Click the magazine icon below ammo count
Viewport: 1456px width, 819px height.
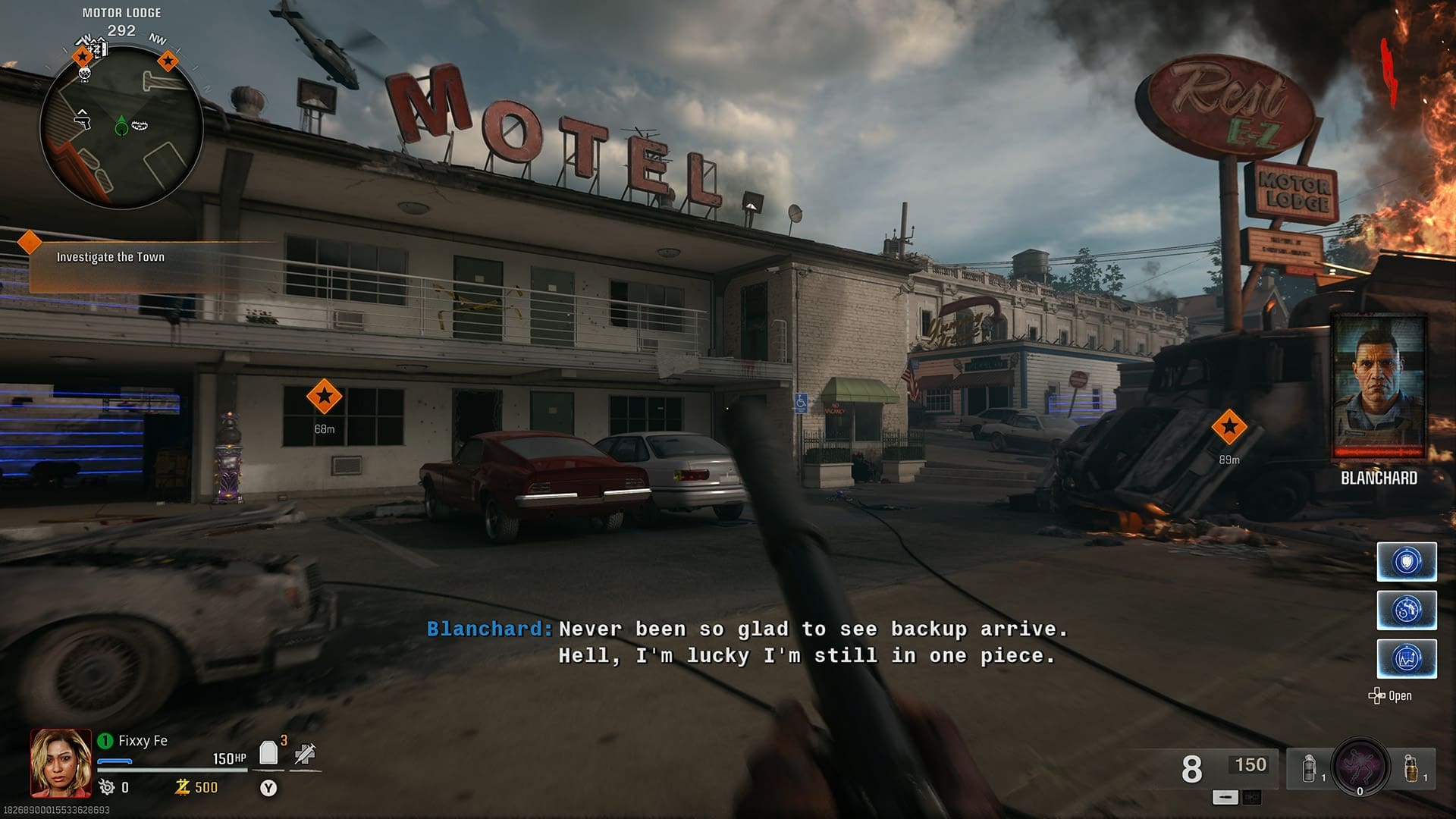click(1225, 798)
